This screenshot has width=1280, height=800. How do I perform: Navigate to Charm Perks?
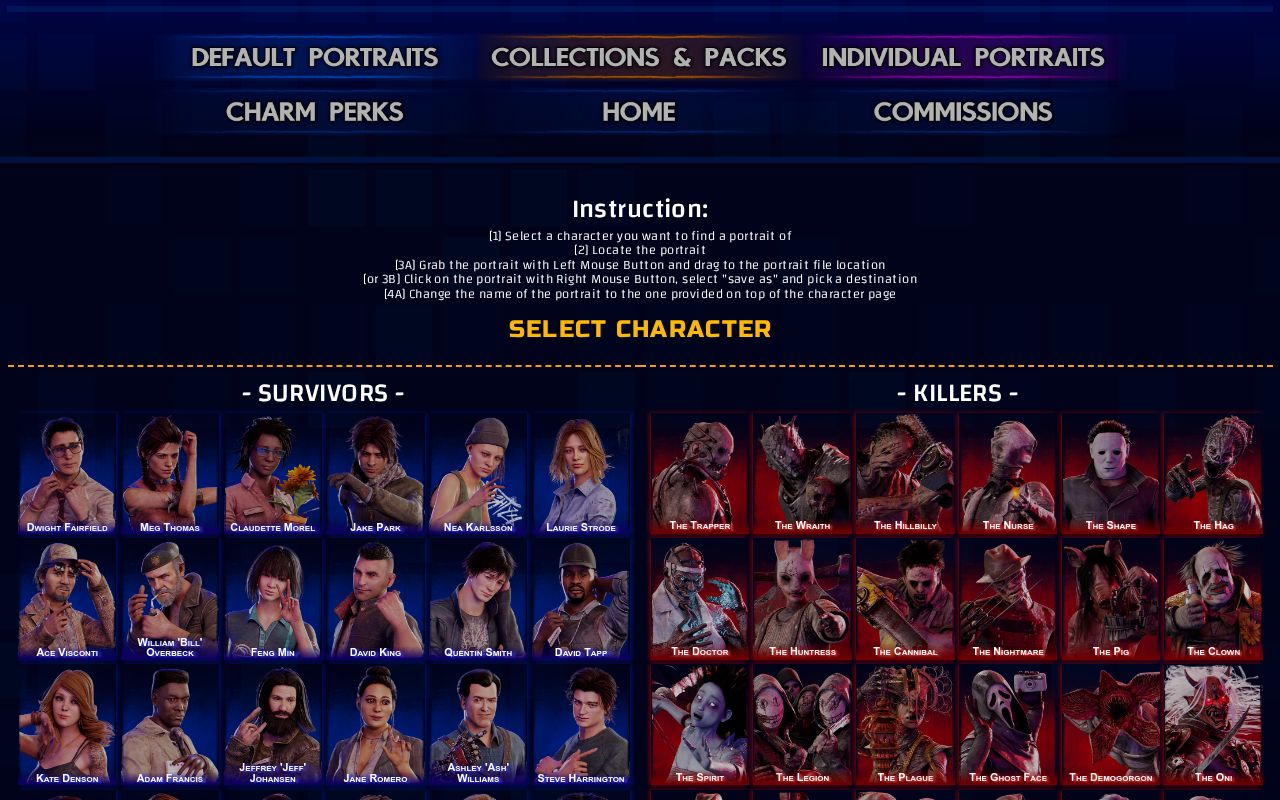314,112
